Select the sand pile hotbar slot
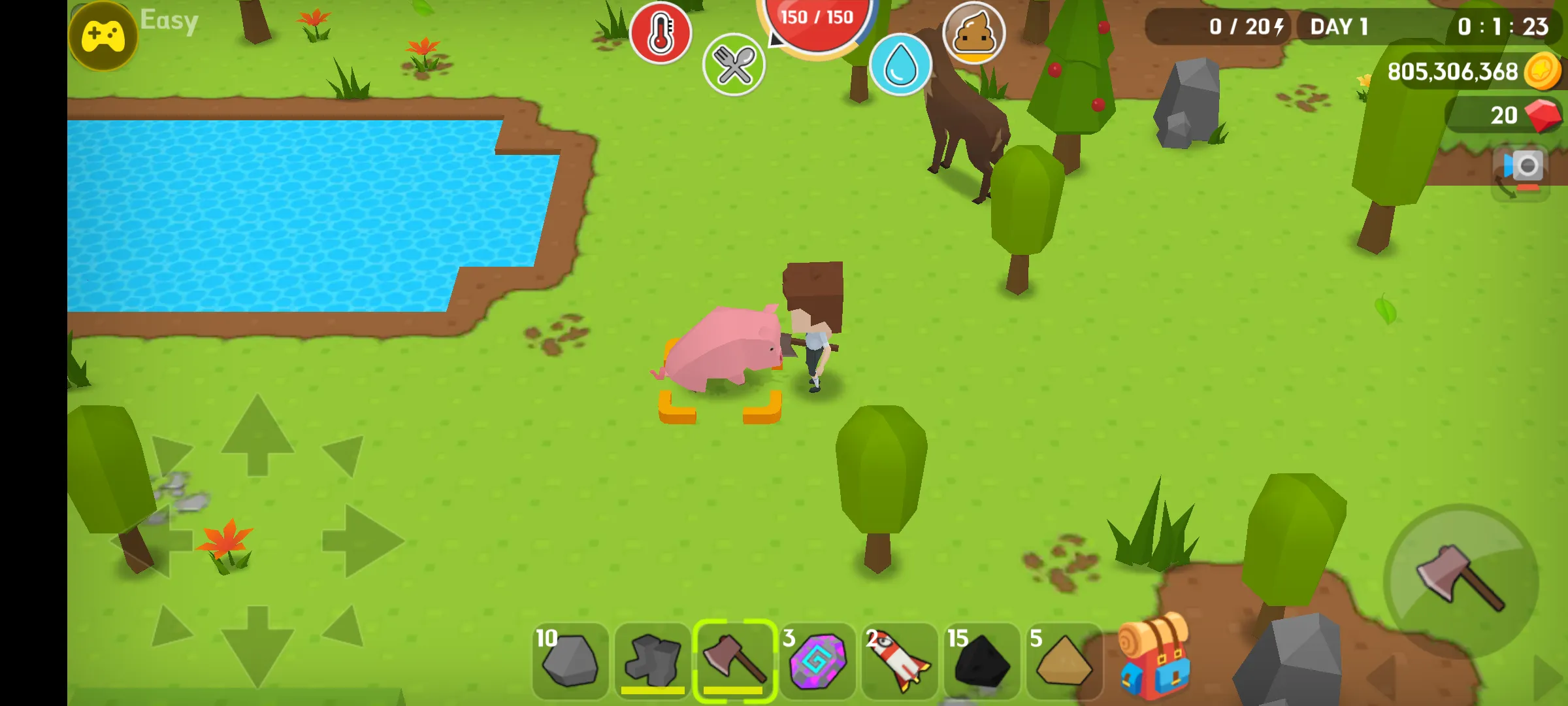Screen dimensions: 1568x706 [1064, 661]
